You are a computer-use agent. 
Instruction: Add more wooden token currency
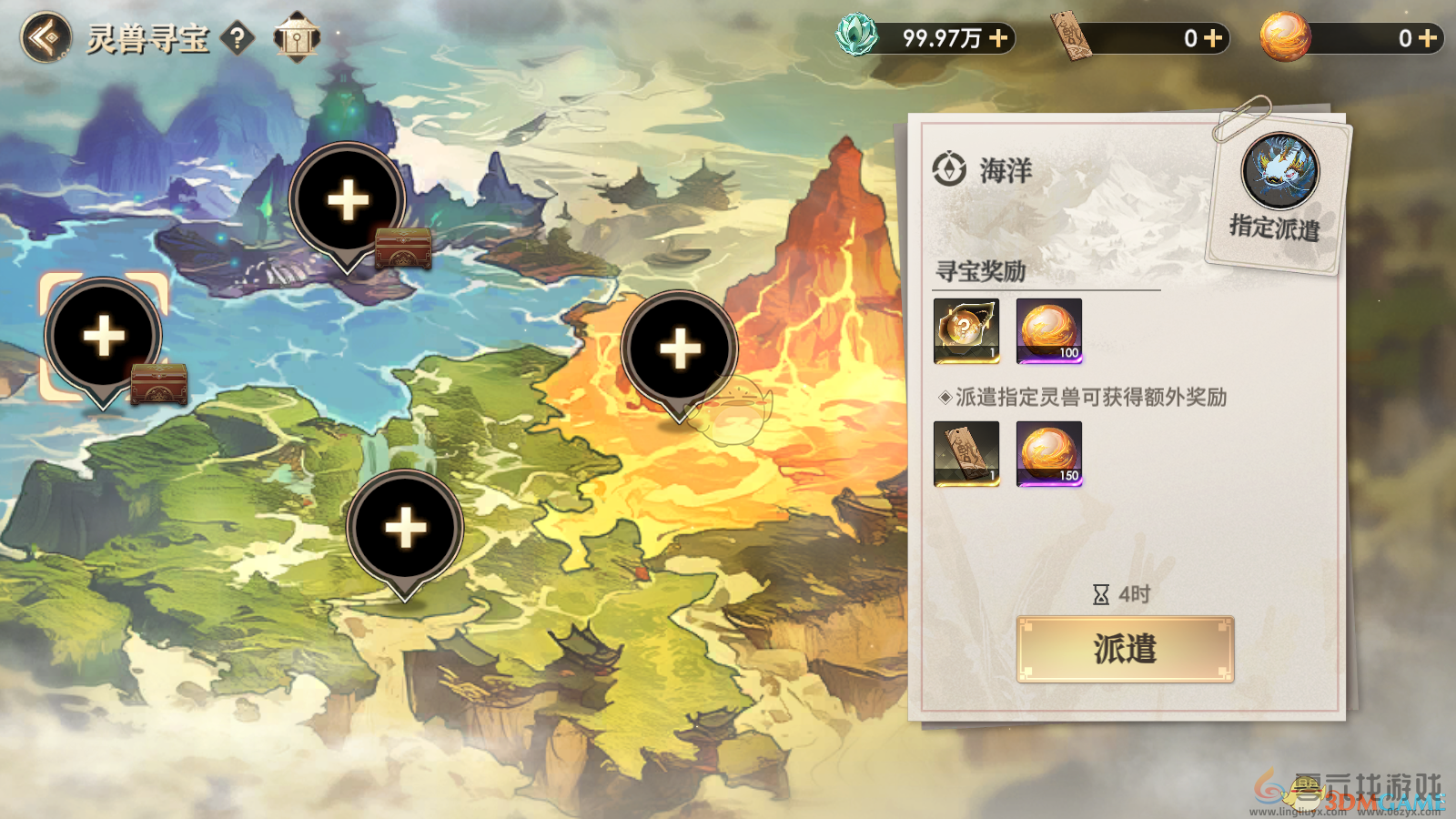point(1213,38)
